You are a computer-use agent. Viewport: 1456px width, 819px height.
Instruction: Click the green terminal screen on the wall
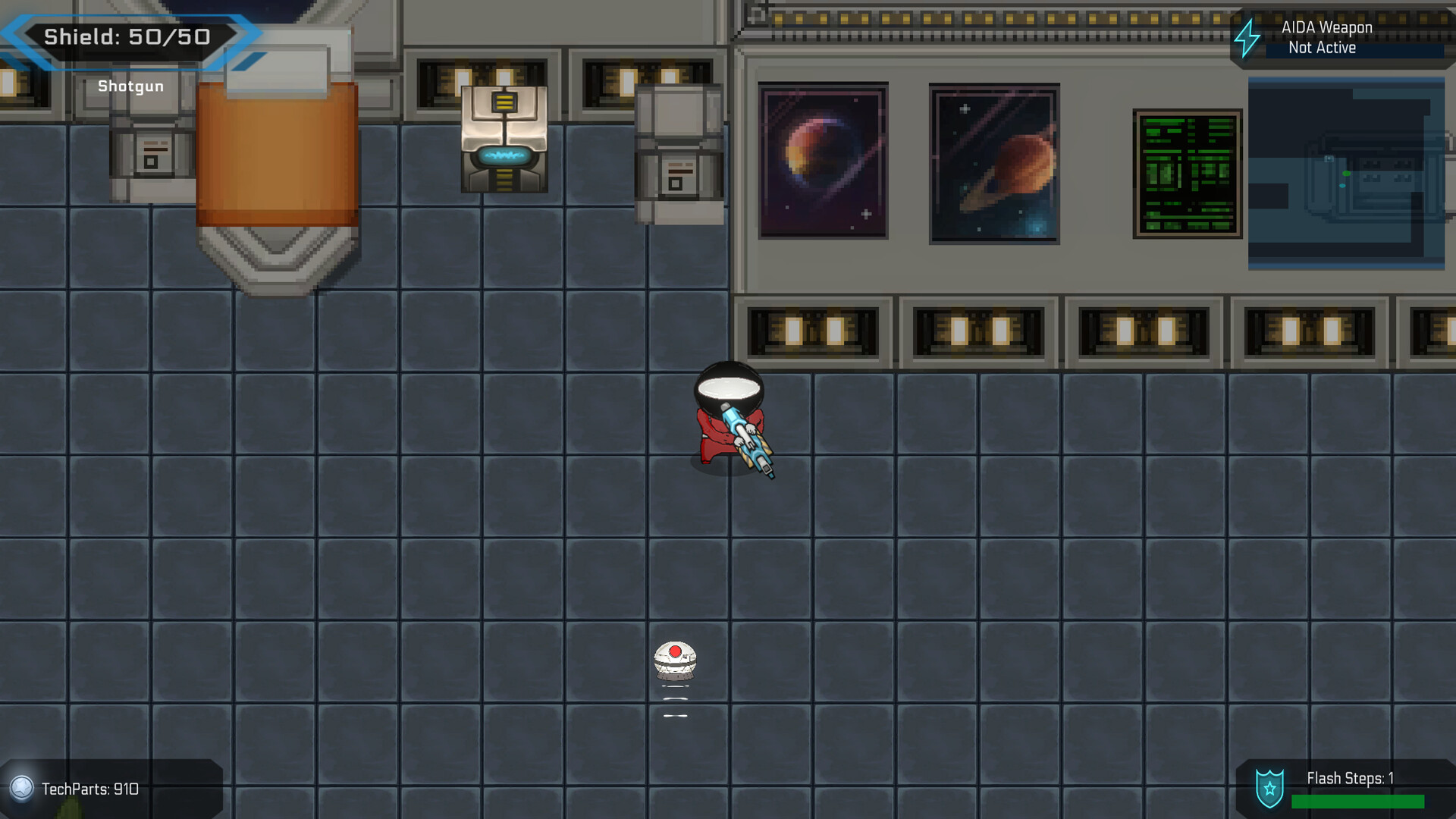1187,173
